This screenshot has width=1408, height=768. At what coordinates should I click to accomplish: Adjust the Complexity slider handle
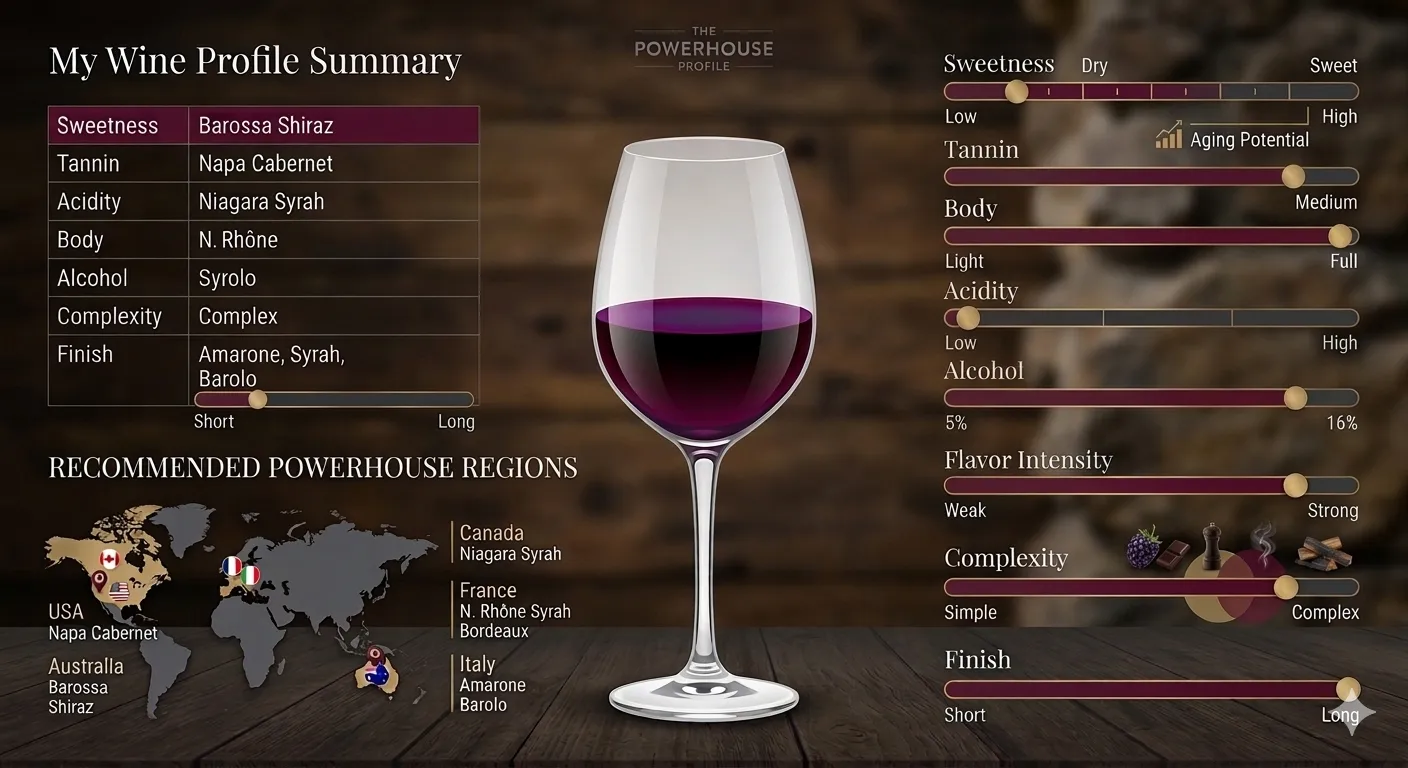point(1286,587)
